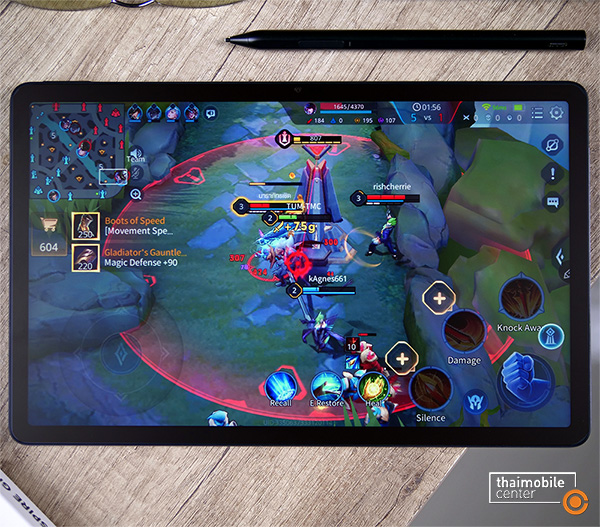Screen dimensions: 600x527
Task: Open the shop with the cart icon
Action: pyautogui.click(x=48, y=225)
